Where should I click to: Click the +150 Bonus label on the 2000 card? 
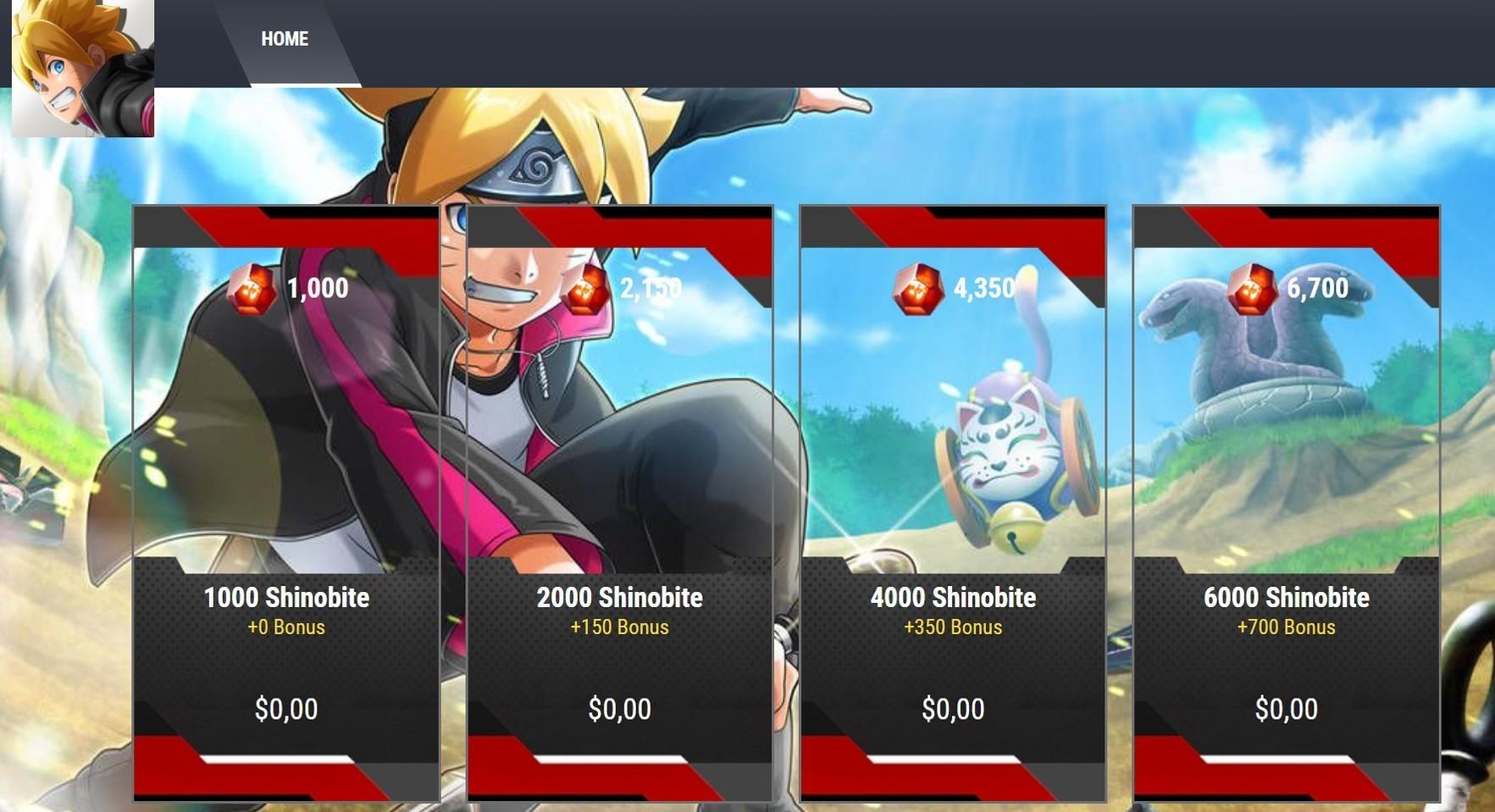(618, 627)
